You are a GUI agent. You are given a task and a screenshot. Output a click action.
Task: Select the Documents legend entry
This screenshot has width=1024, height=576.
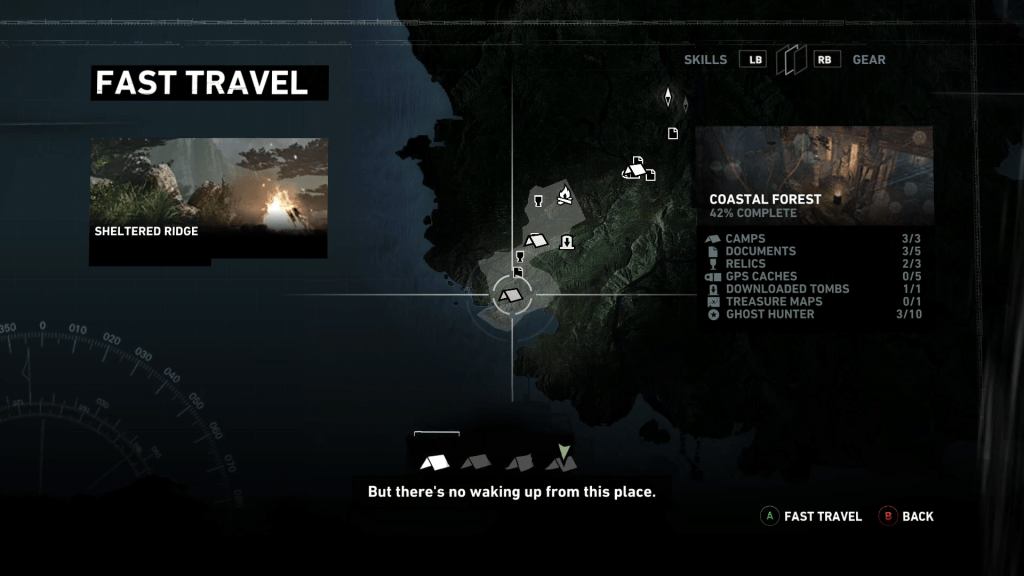761,251
